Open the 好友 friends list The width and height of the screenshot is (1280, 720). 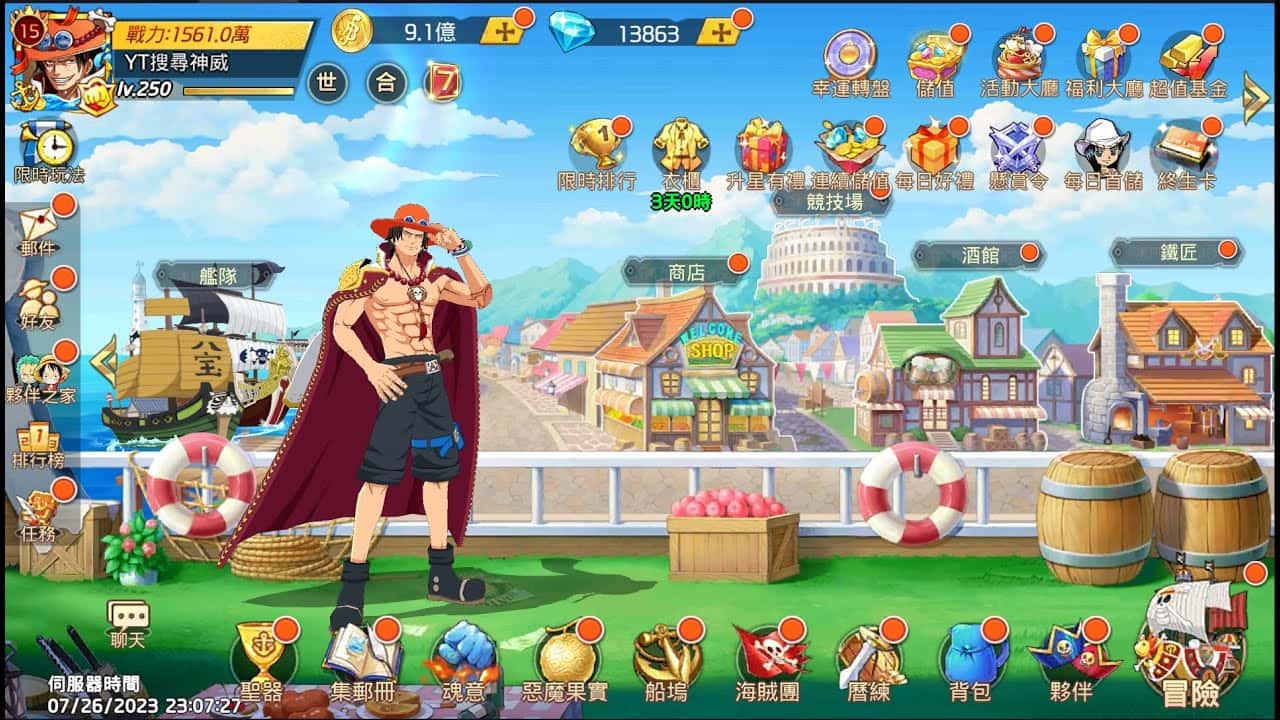[38, 300]
